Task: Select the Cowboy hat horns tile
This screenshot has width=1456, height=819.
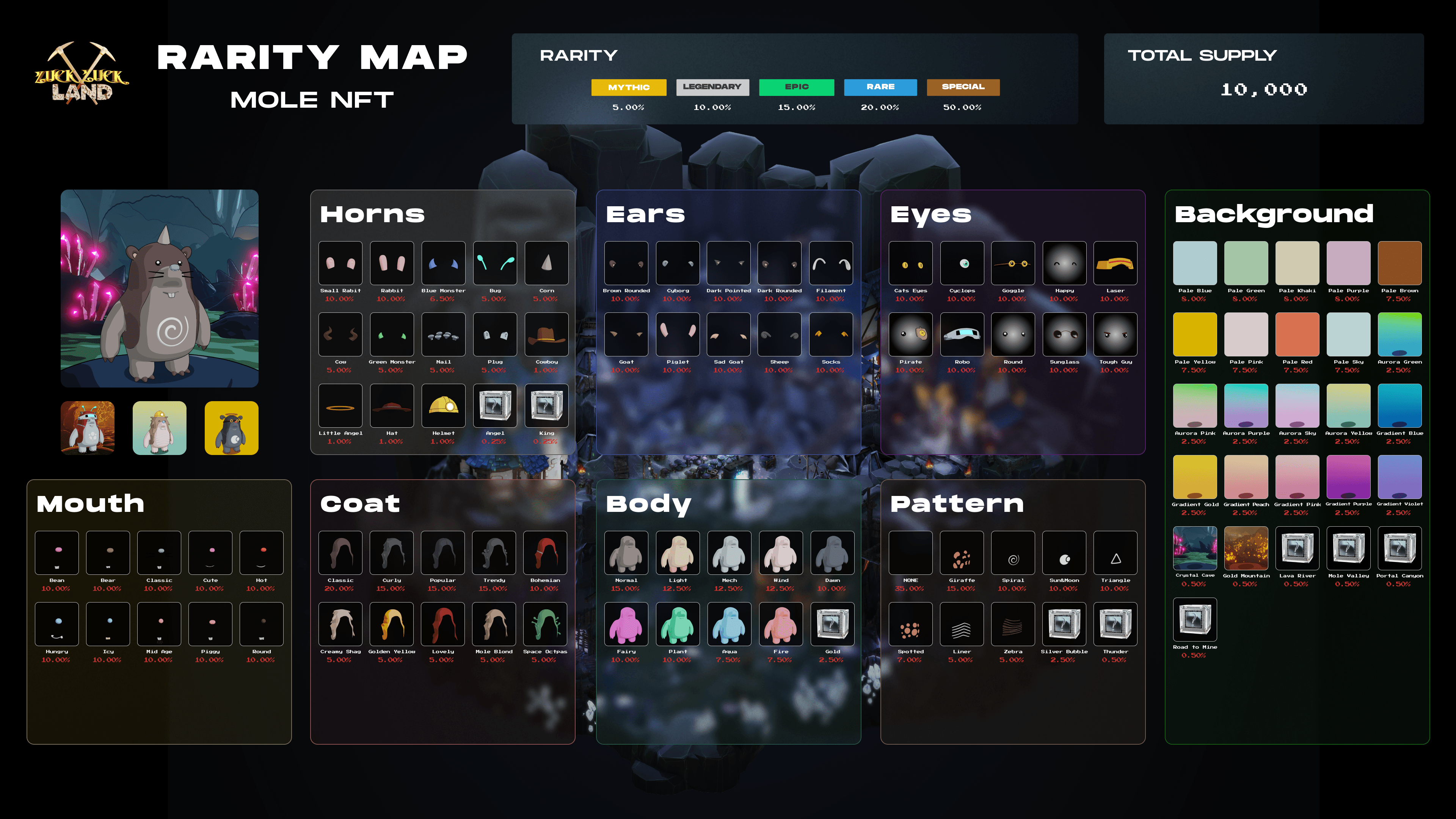Action: pos(546,334)
